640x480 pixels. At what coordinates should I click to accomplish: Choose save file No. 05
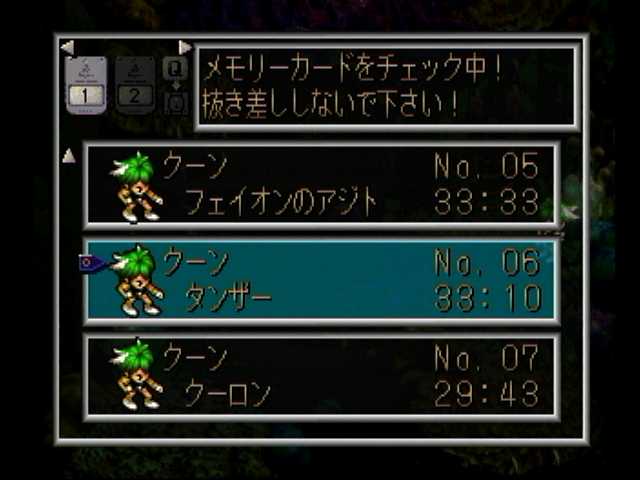pyautogui.click(x=320, y=185)
